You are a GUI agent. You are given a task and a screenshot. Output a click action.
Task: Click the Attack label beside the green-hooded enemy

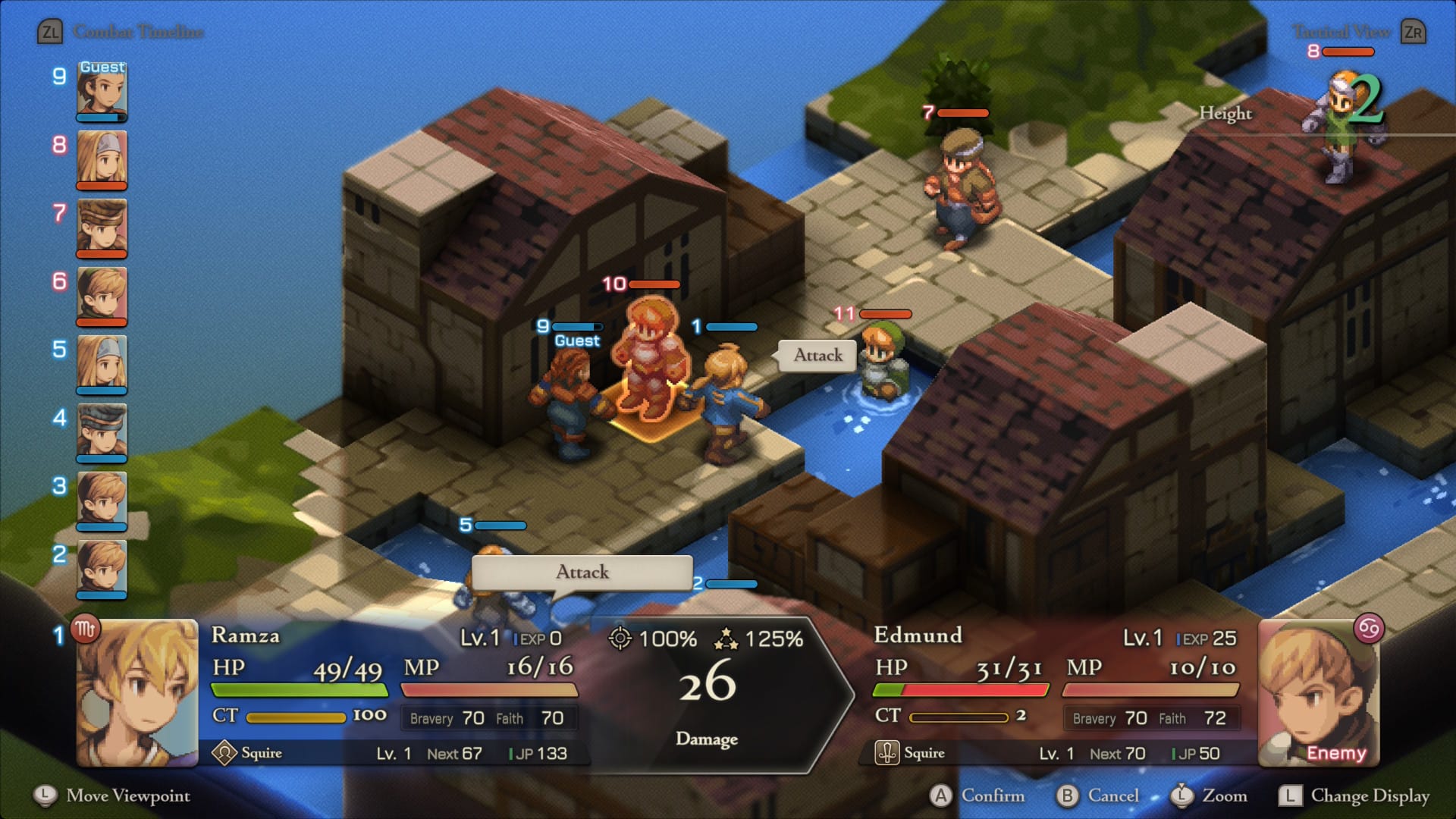817,355
